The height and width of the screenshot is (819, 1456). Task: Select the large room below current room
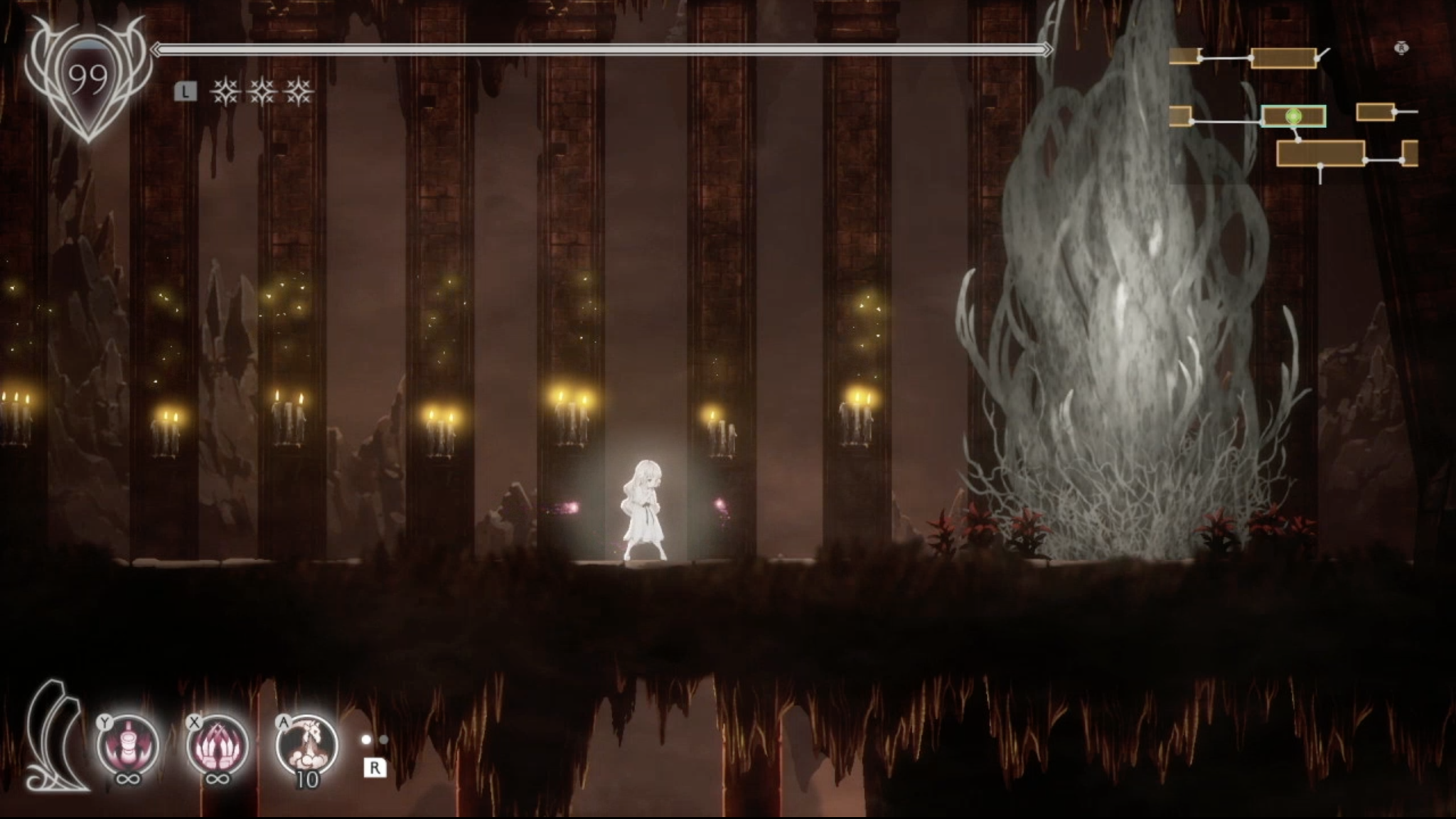click(x=1320, y=154)
